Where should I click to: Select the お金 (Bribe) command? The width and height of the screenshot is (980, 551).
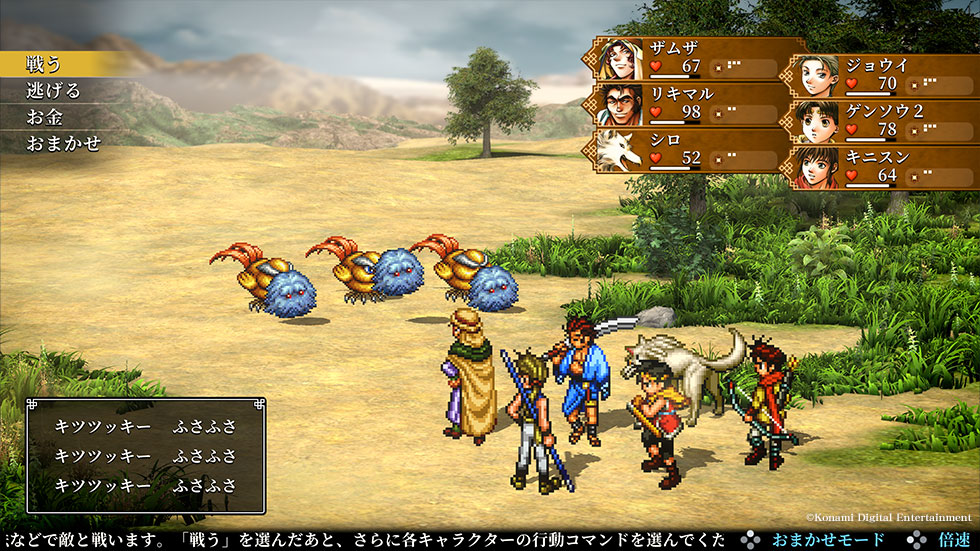coord(46,116)
